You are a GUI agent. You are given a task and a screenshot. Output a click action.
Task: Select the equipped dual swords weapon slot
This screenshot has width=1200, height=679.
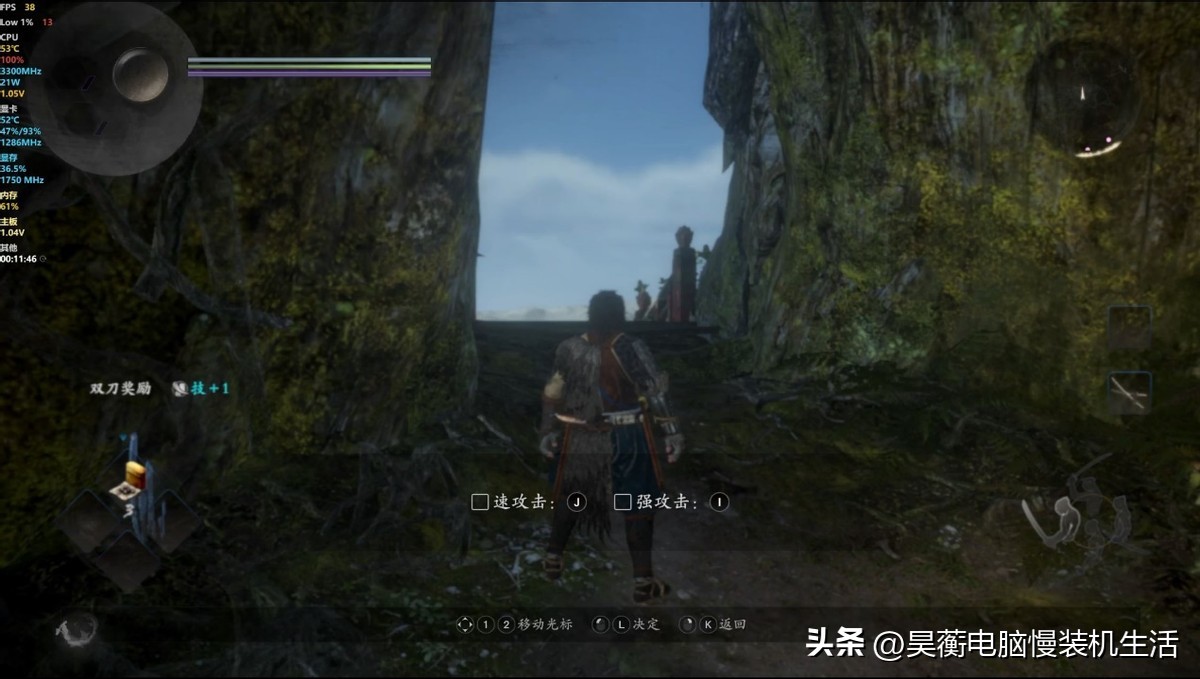(1129, 392)
